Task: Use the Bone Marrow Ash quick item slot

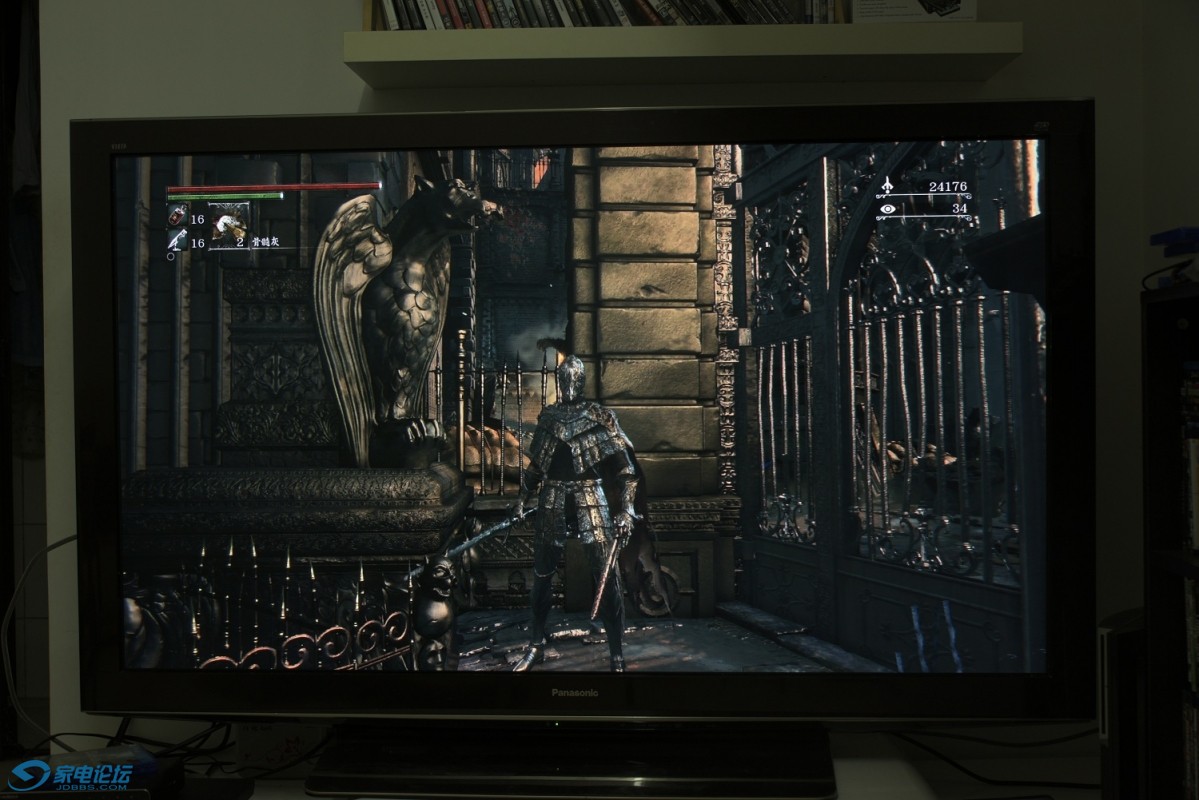Action: [229, 227]
